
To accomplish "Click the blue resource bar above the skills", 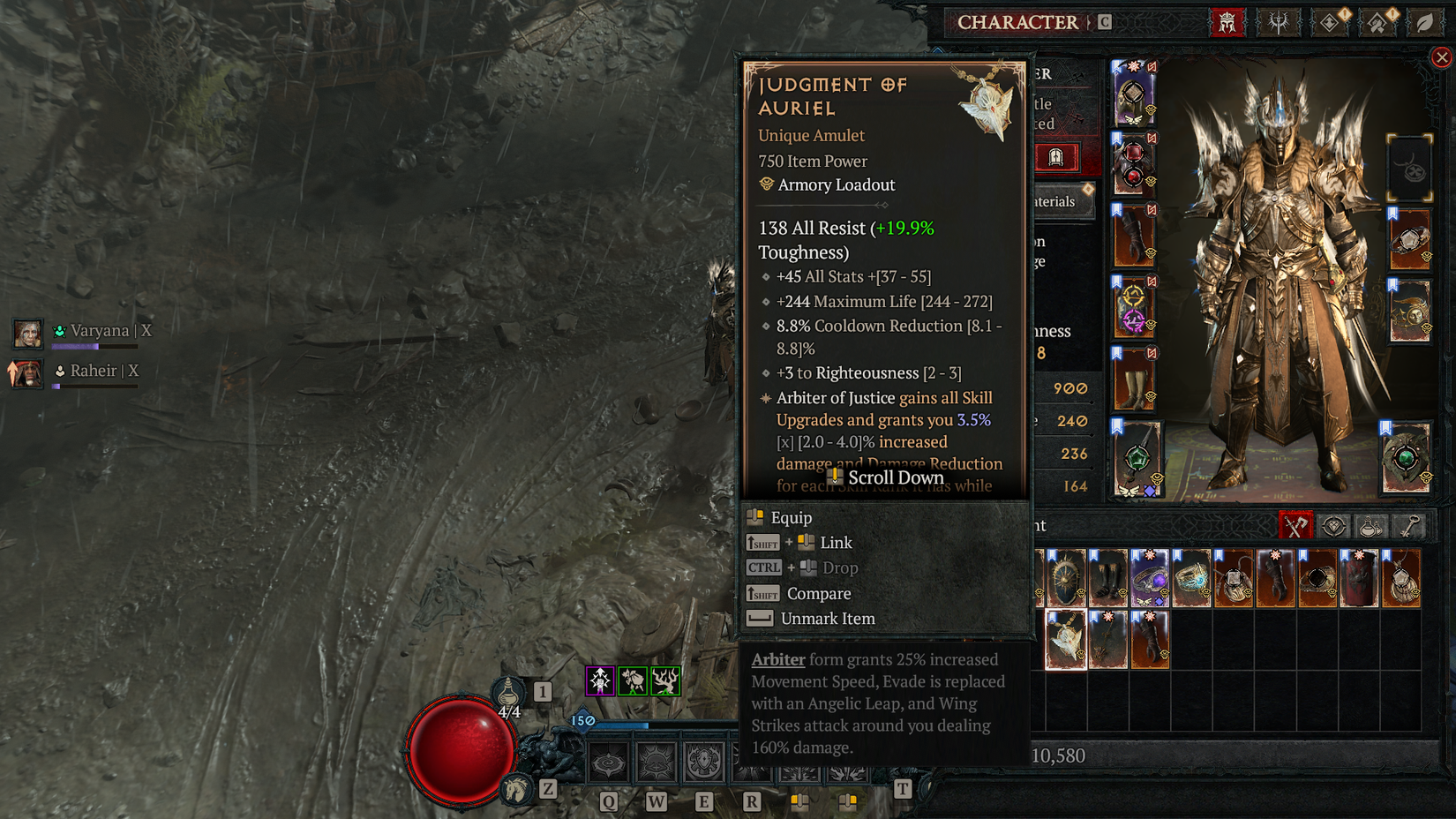I will tap(619, 725).
